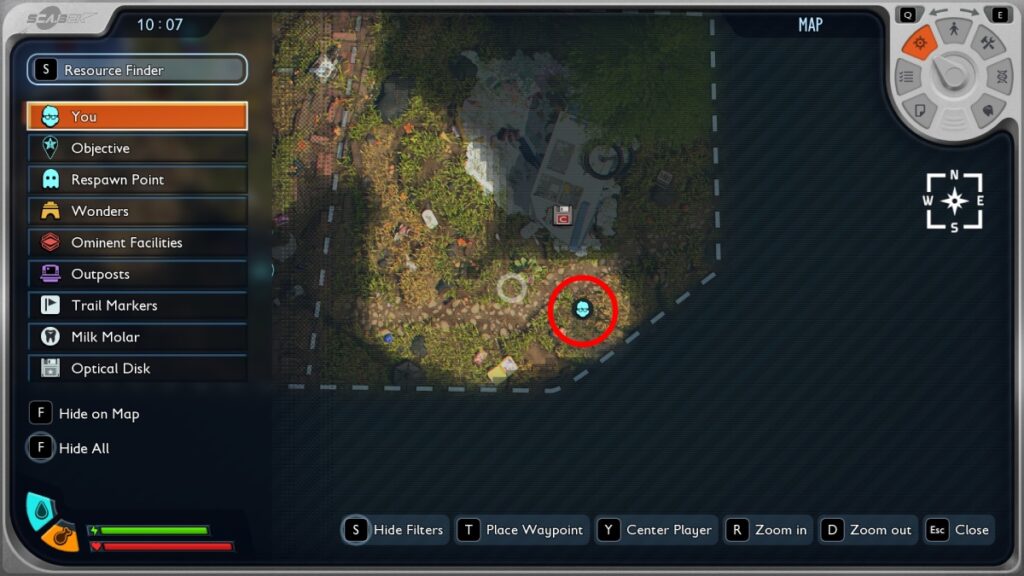Select the Trail Markers filter
The width and height of the screenshot is (1024, 576).
[x=137, y=306]
